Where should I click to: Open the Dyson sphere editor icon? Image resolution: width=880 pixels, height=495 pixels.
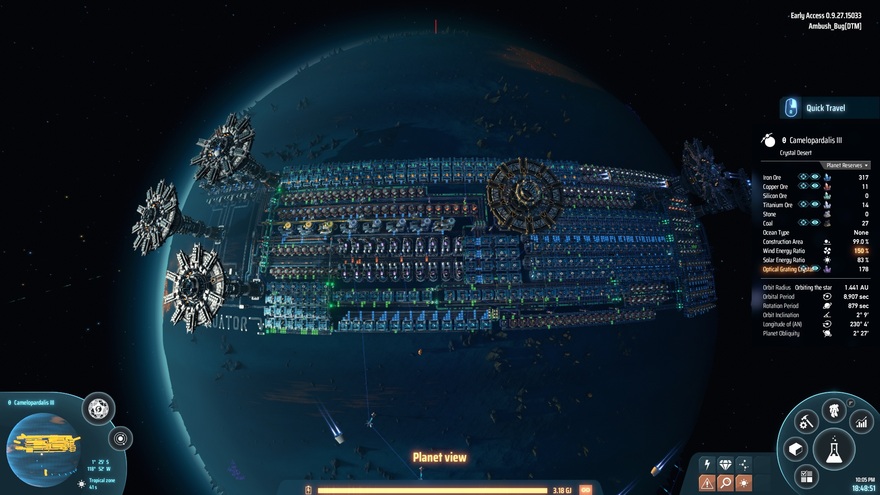click(x=98, y=408)
